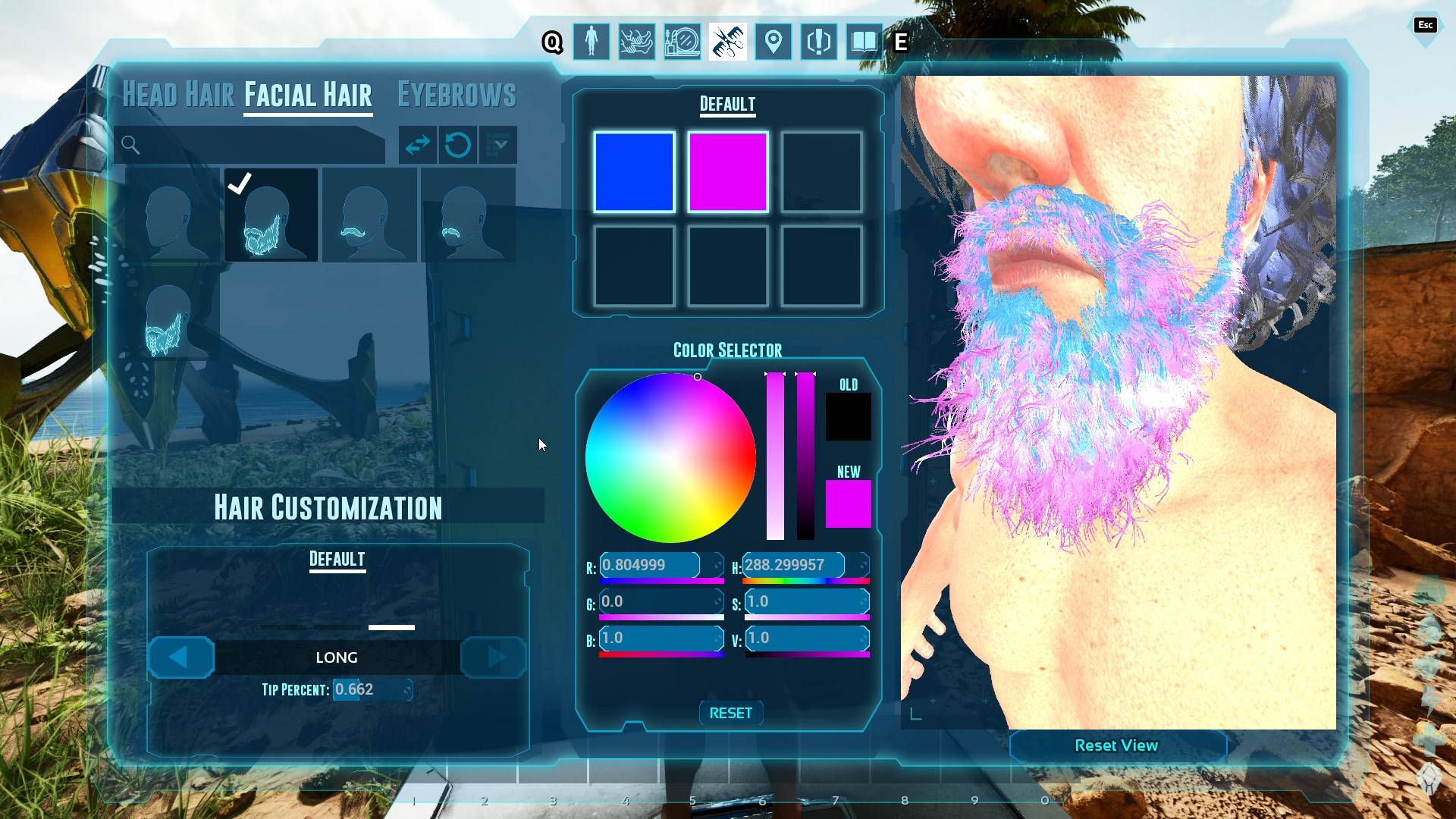Open the character body customization icon
The height and width of the screenshot is (819, 1456).
pyautogui.click(x=591, y=42)
